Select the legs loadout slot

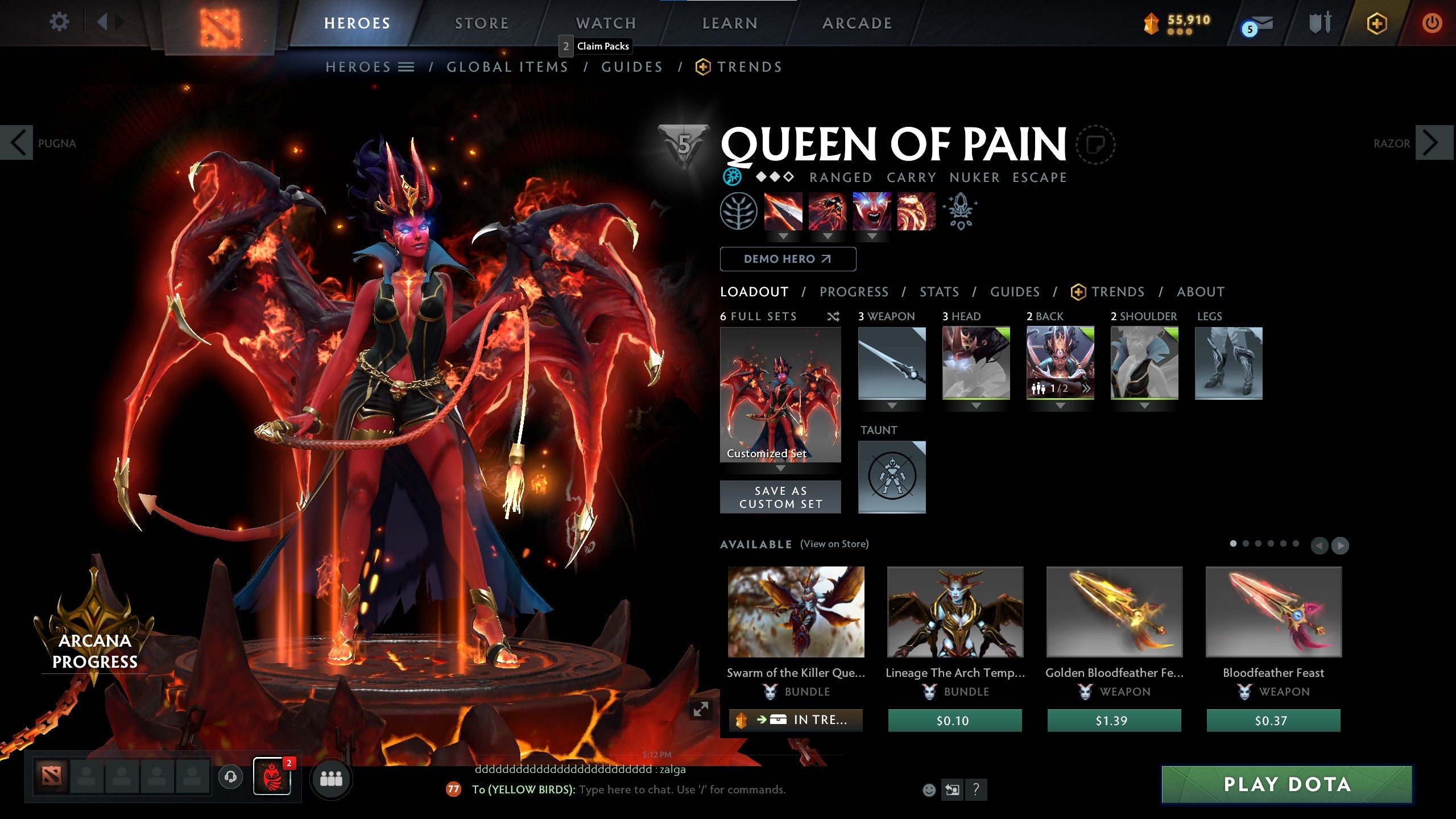[1228, 363]
